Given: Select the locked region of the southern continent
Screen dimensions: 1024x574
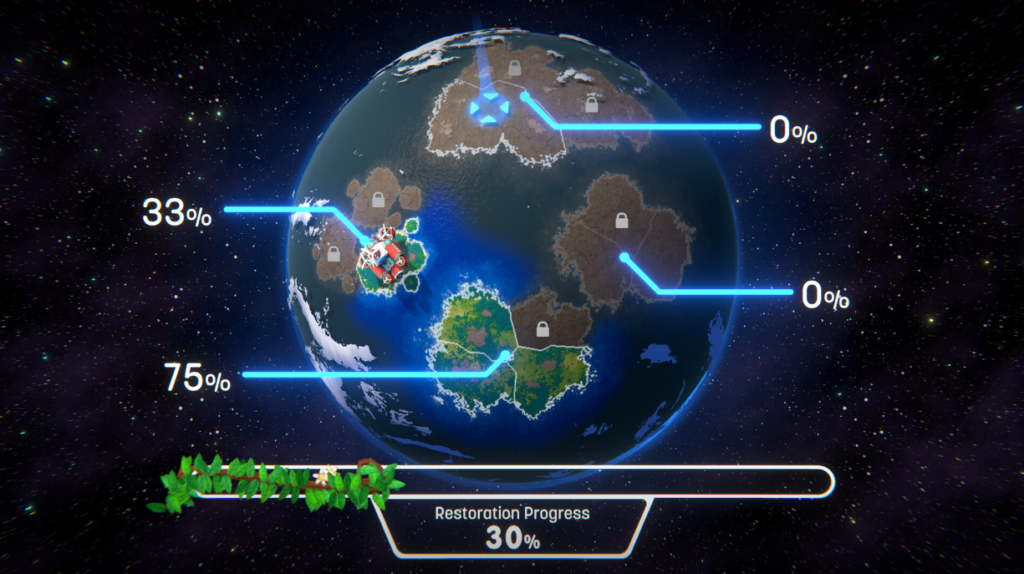Looking at the screenshot, I should pos(542,328).
